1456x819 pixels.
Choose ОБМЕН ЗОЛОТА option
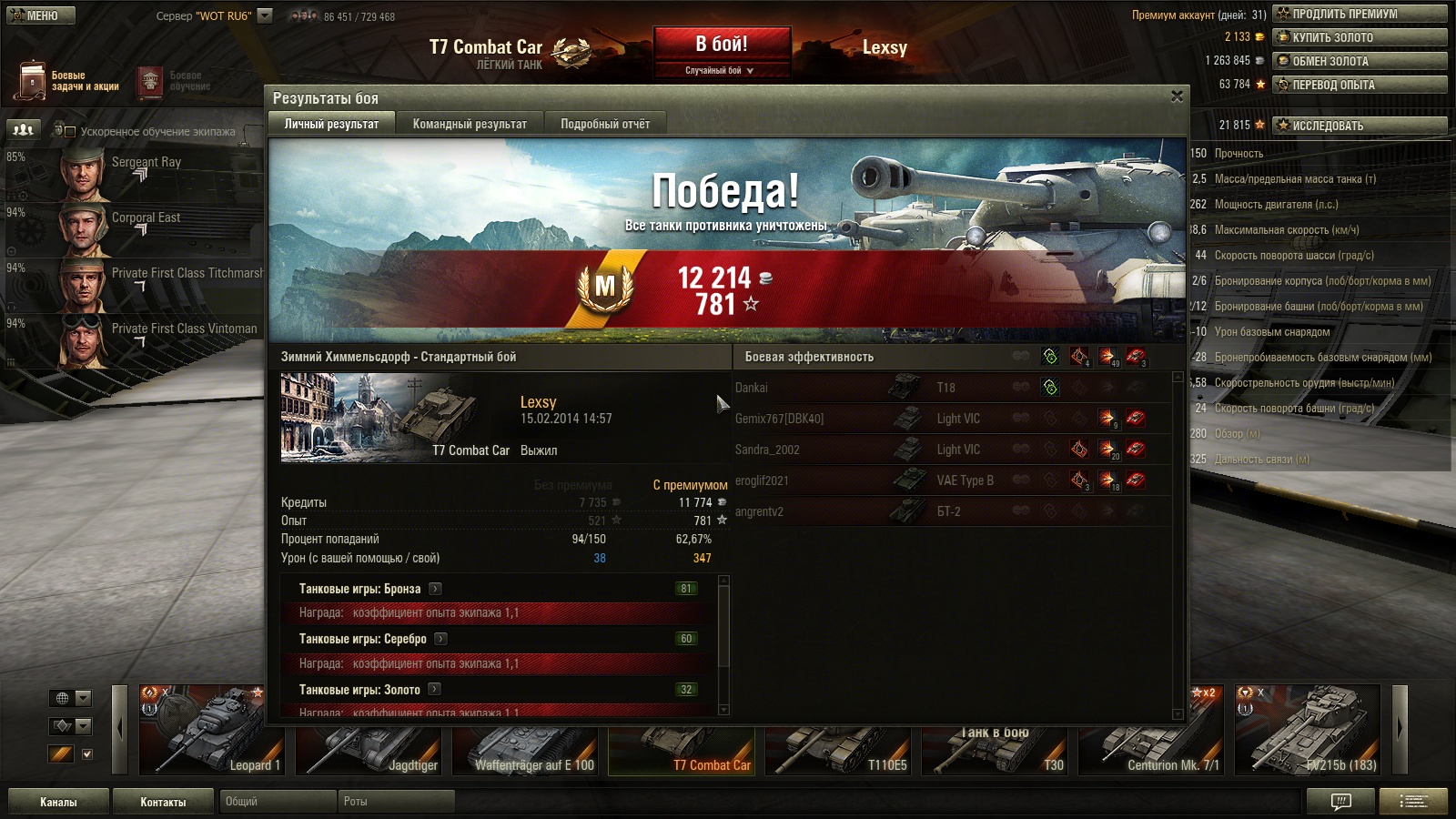pos(1360,61)
